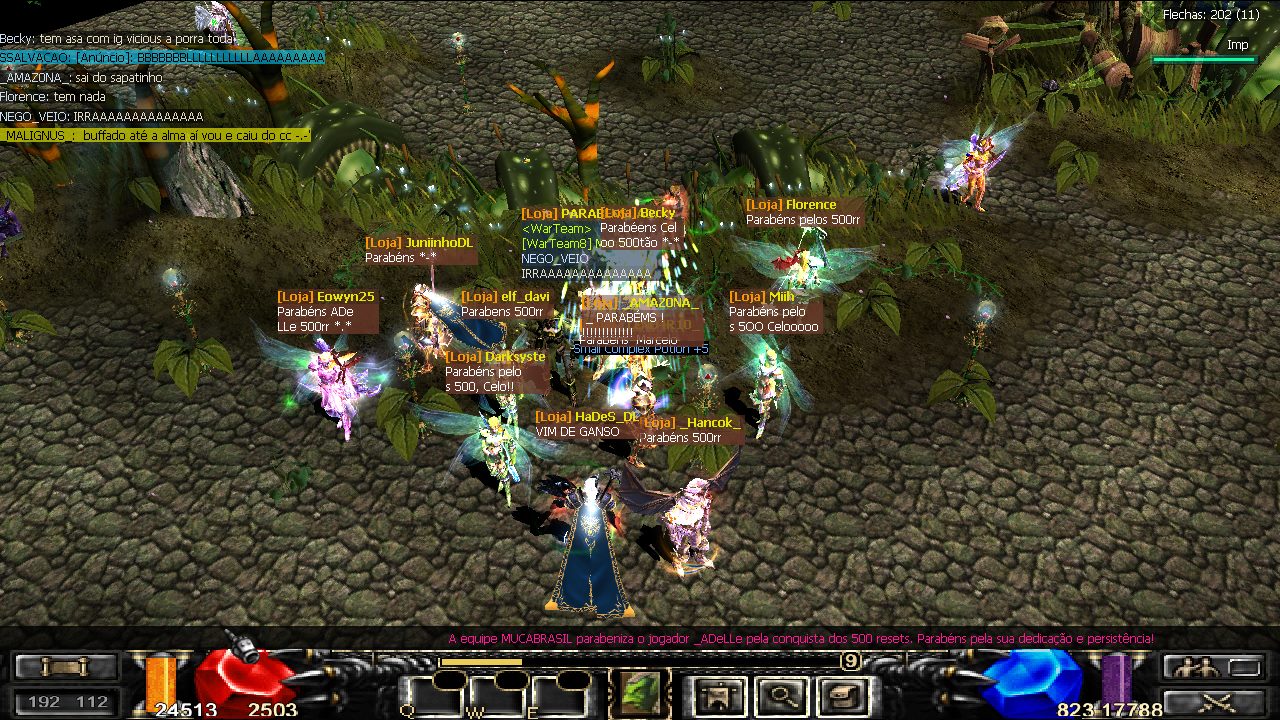The height and width of the screenshot is (720, 1280).
Task: Click the magnifying glass button
Action: (781, 693)
